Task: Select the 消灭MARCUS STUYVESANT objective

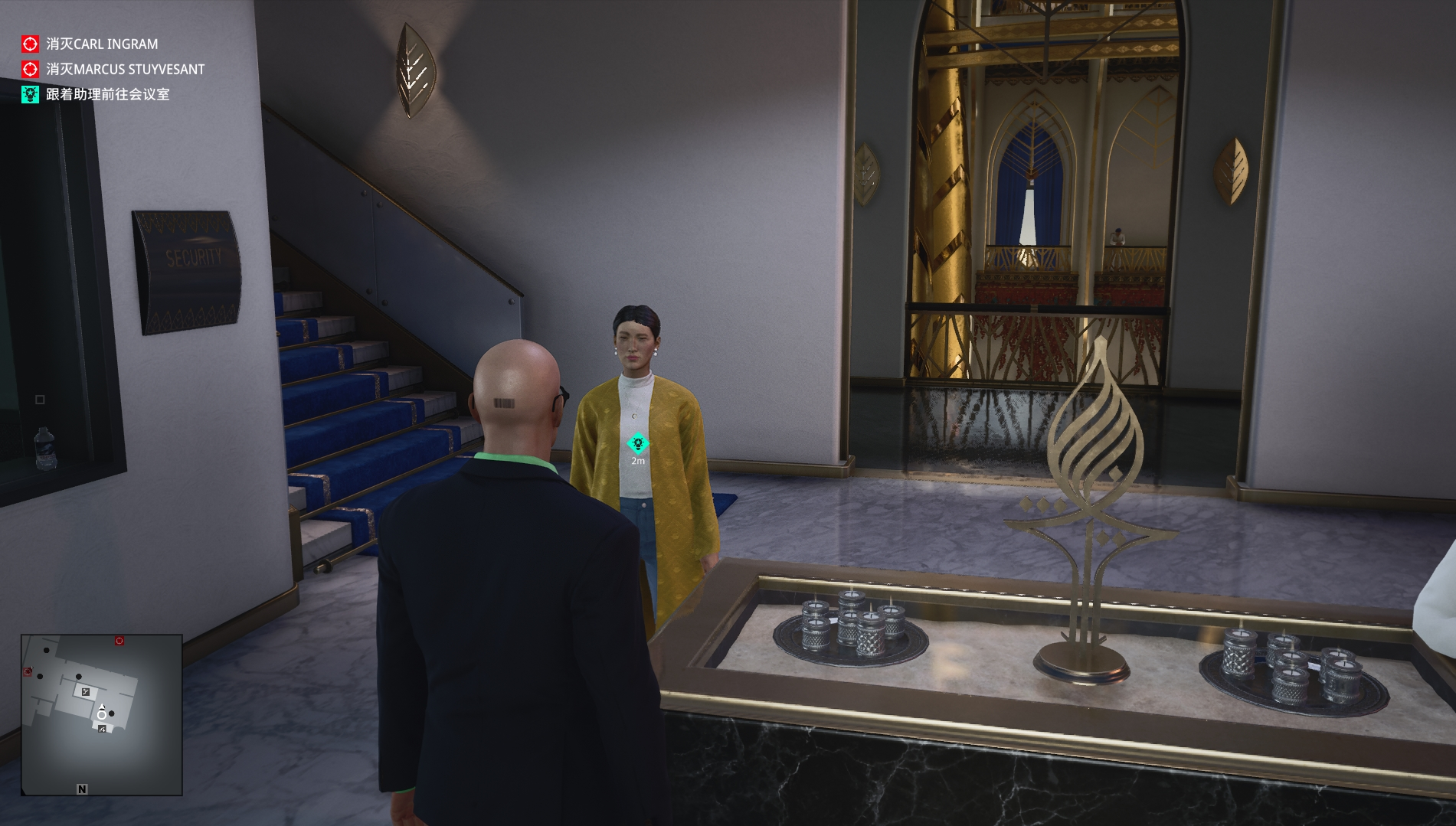Action: click(124, 70)
